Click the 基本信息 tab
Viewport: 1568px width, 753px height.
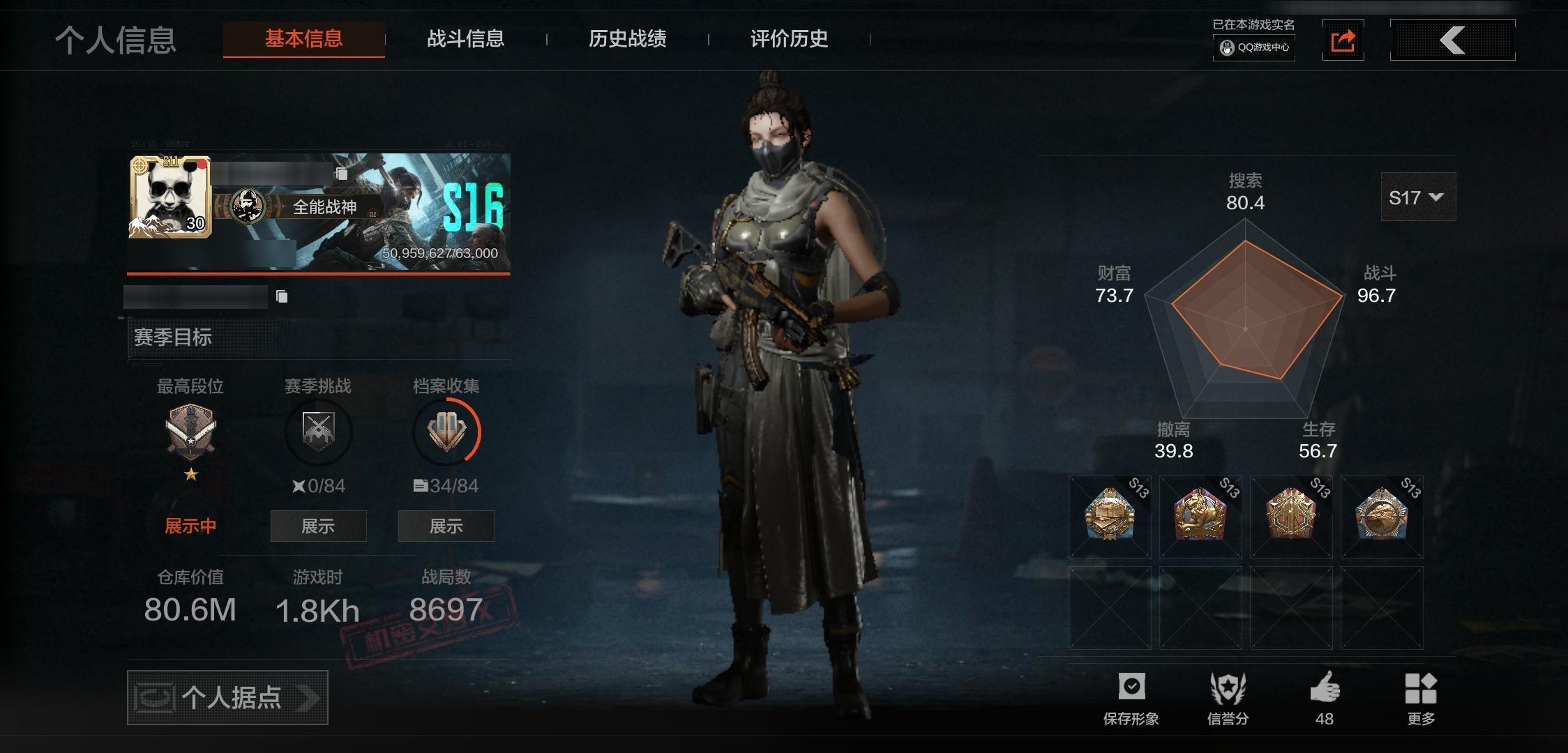tap(303, 39)
